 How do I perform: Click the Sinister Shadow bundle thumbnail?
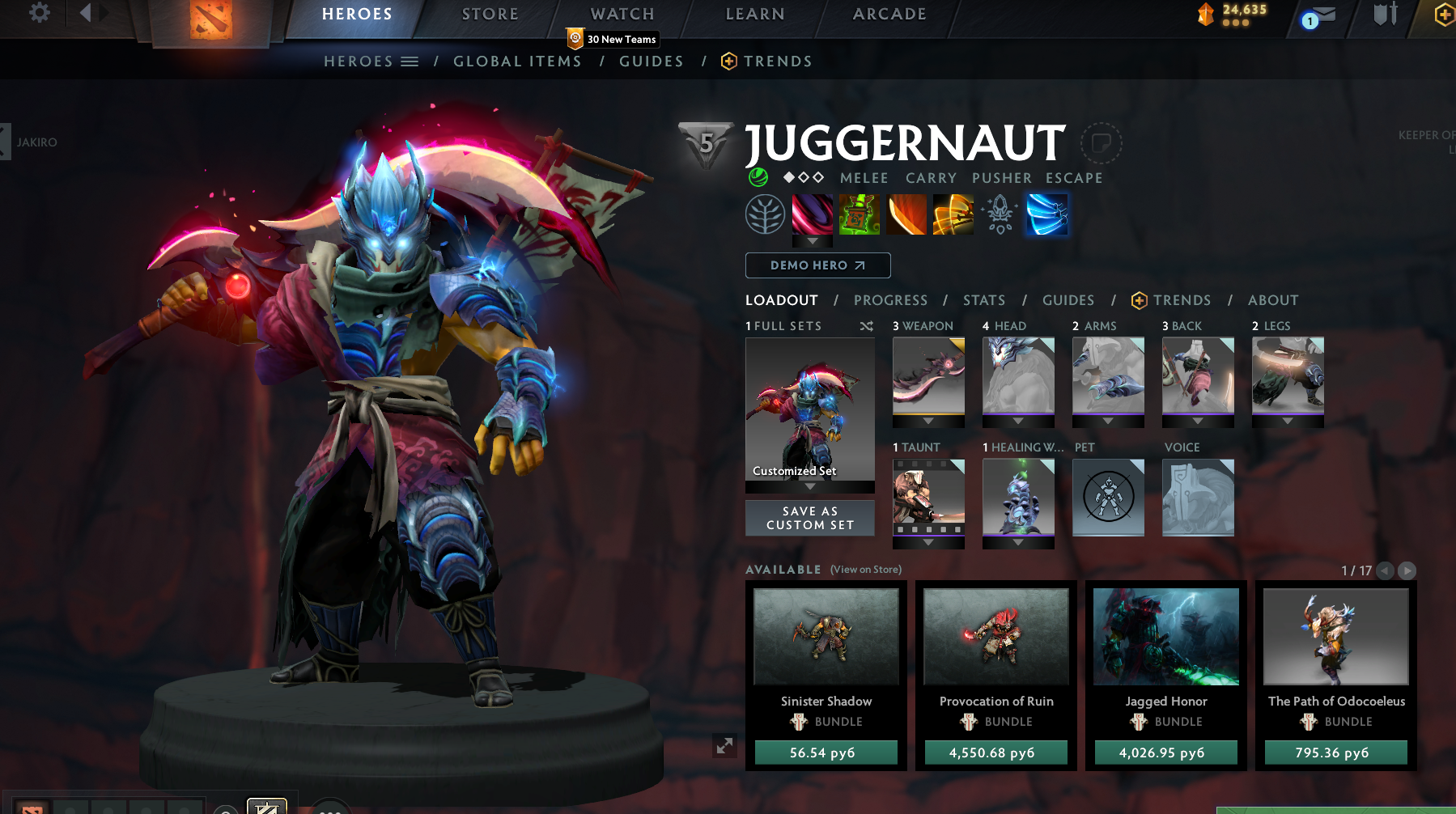coord(826,636)
